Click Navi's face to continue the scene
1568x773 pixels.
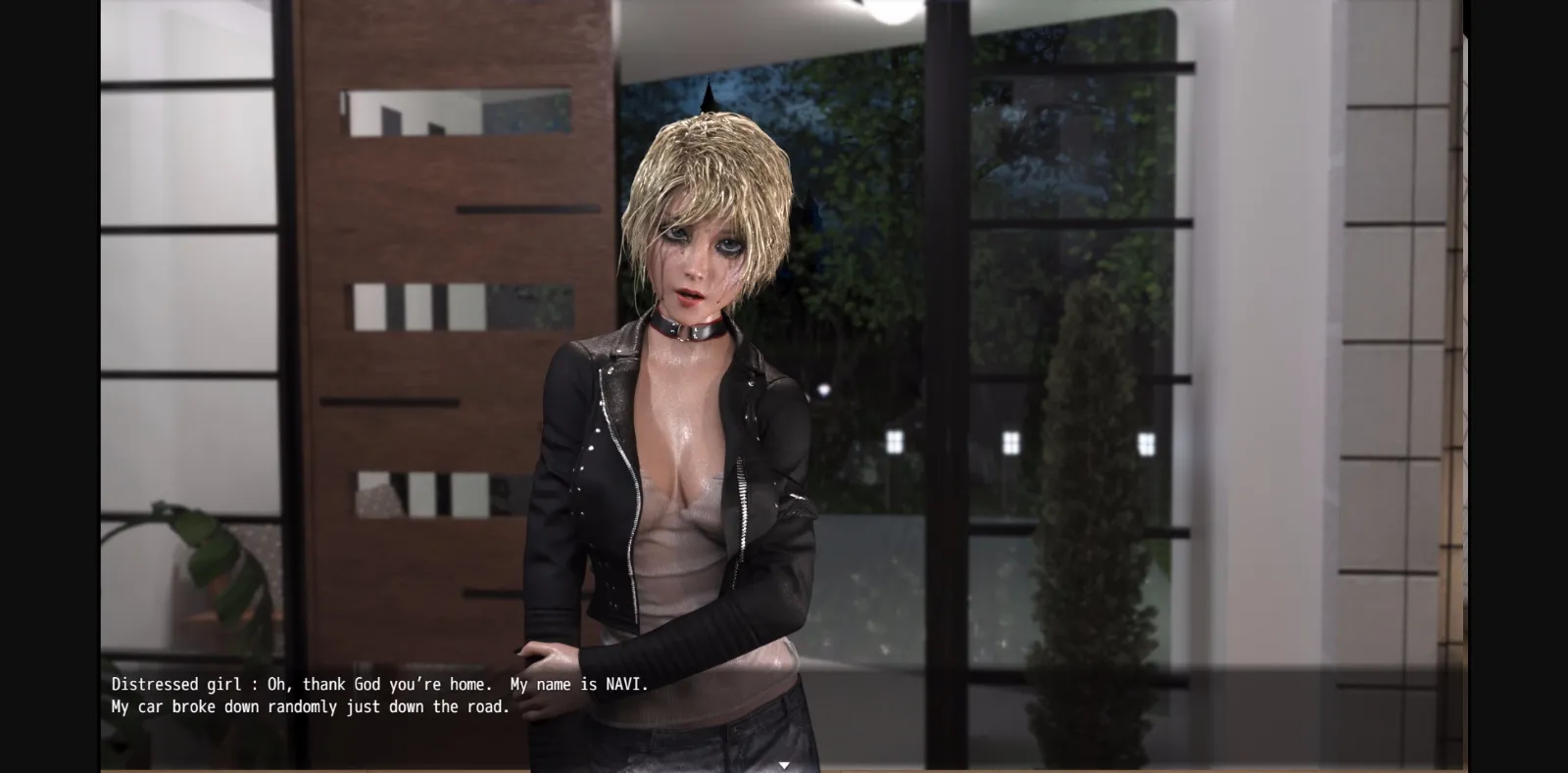click(x=696, y=265)
